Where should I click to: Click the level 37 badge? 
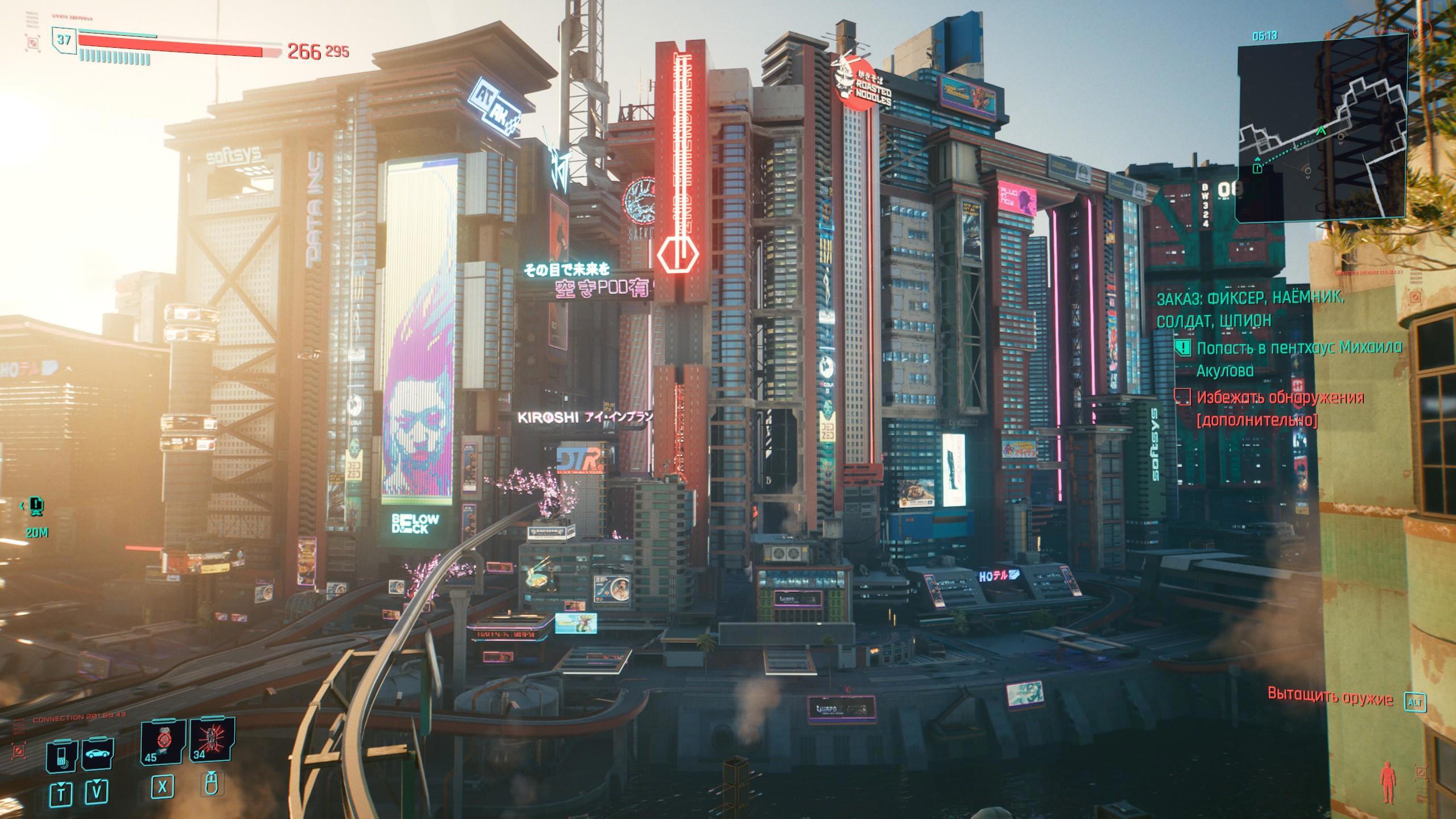[x=64, y=39]
